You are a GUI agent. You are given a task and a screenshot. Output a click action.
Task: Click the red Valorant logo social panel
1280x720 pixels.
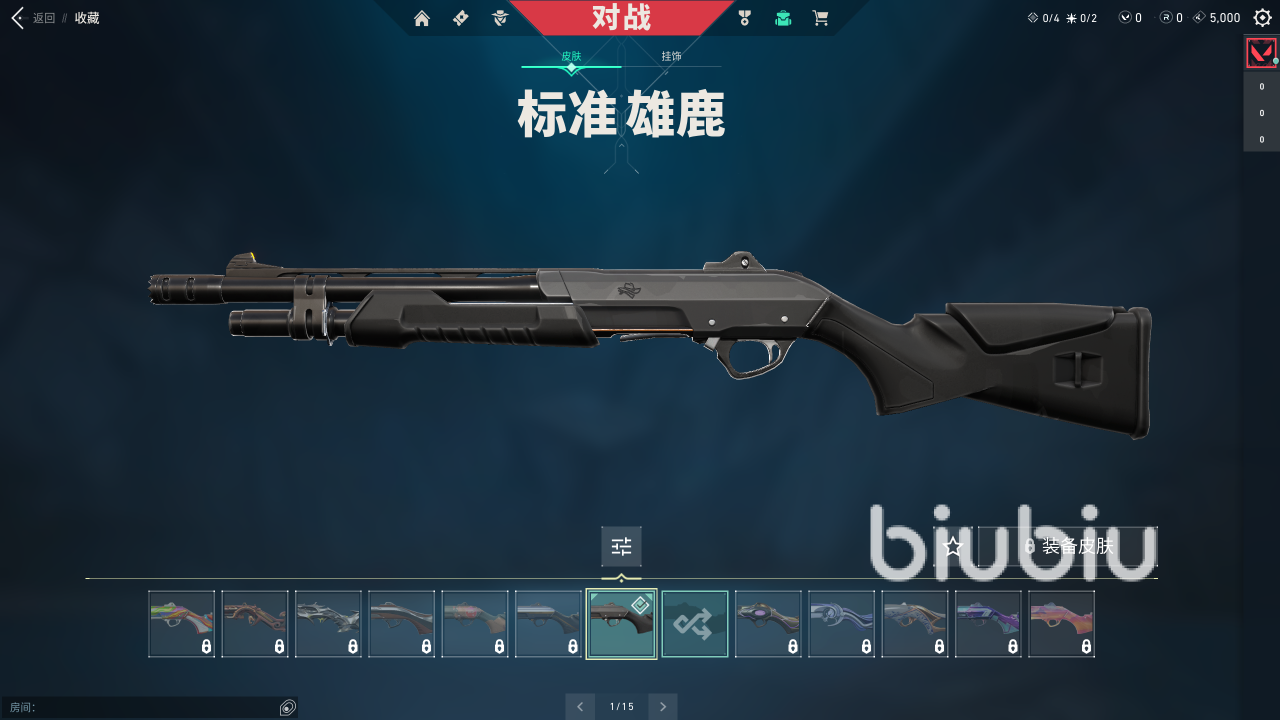[x=1261, y=52]
